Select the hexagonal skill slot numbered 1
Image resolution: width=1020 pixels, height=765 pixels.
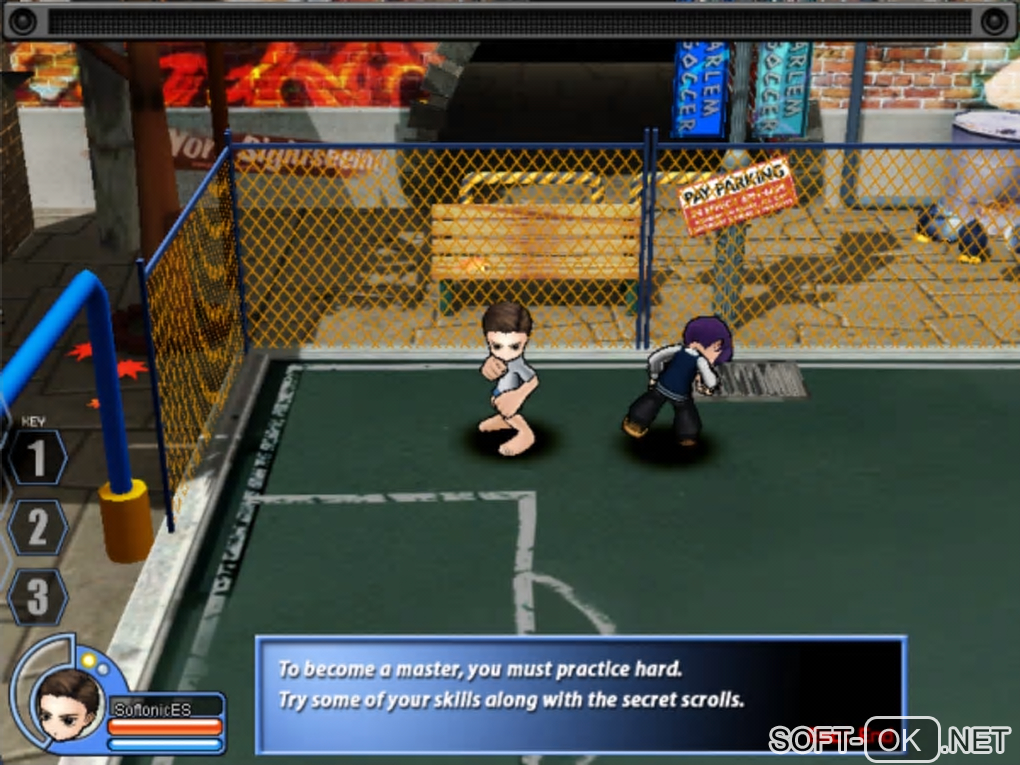[37, 458]
